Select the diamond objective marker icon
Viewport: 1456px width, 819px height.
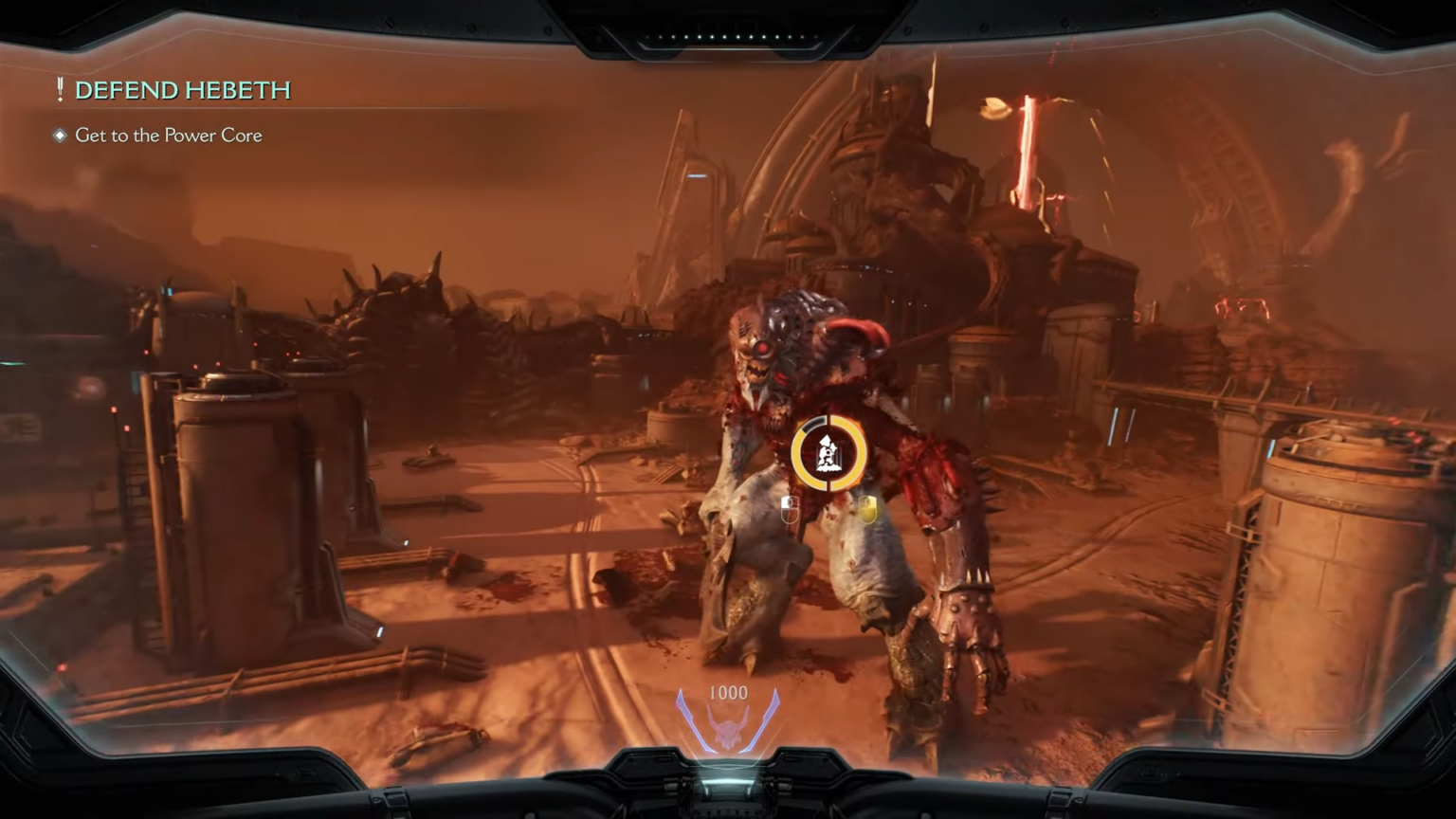[x=60, y=136]
